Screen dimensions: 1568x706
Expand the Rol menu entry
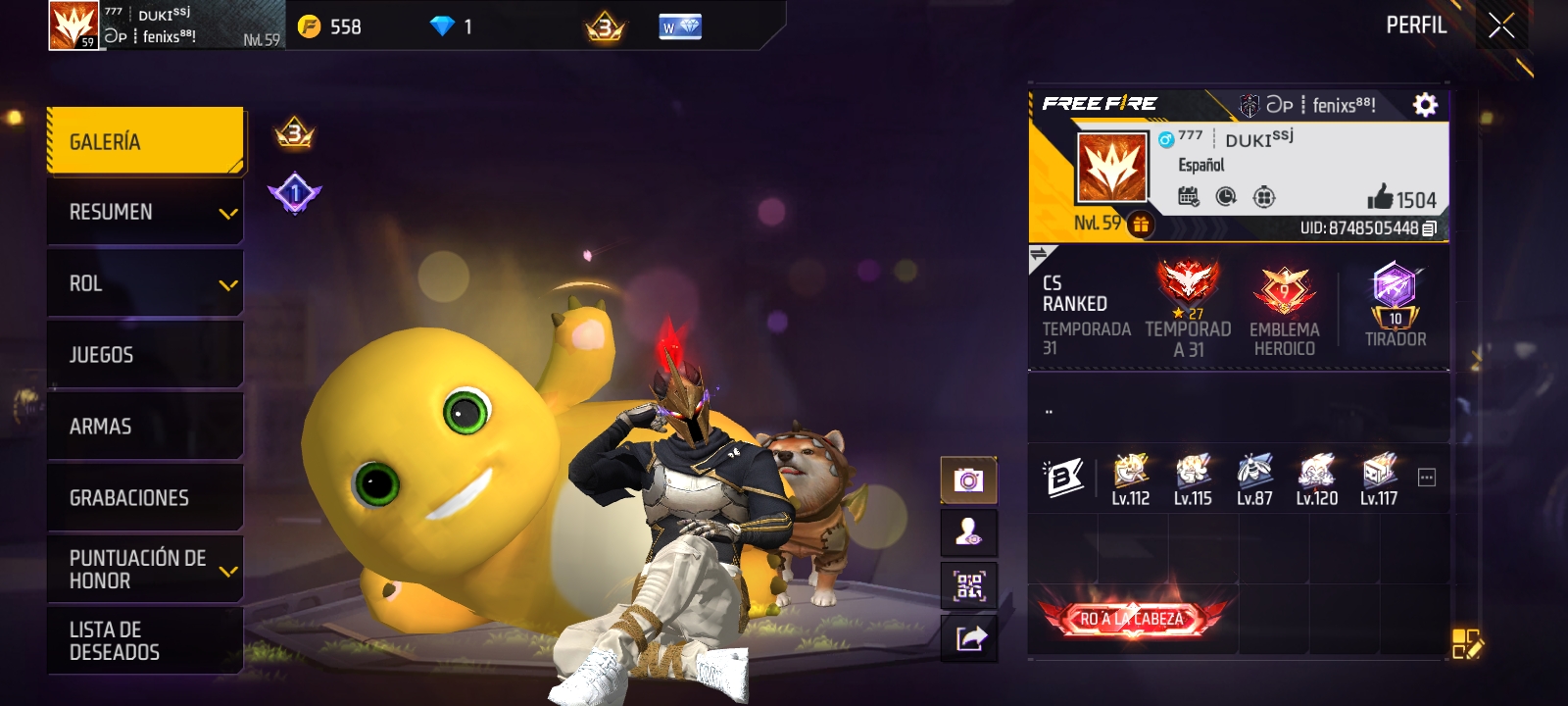click(145, 284)
